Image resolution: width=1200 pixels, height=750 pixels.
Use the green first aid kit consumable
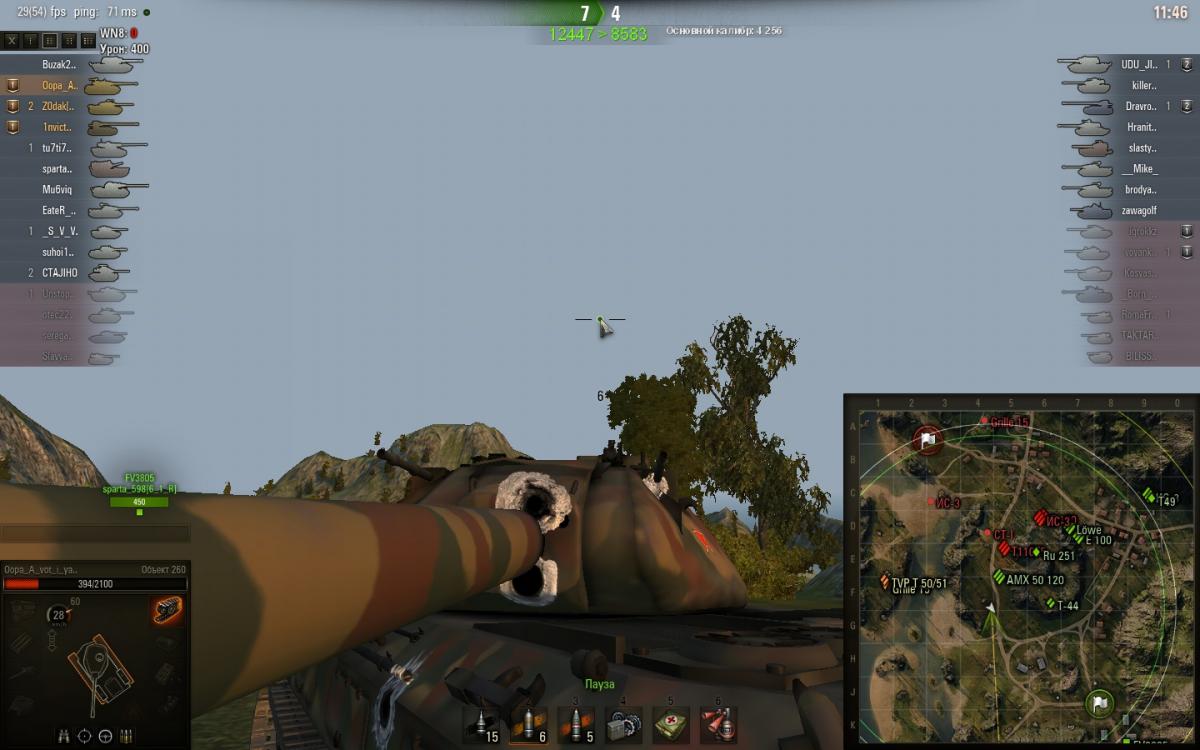click(670, 724)
